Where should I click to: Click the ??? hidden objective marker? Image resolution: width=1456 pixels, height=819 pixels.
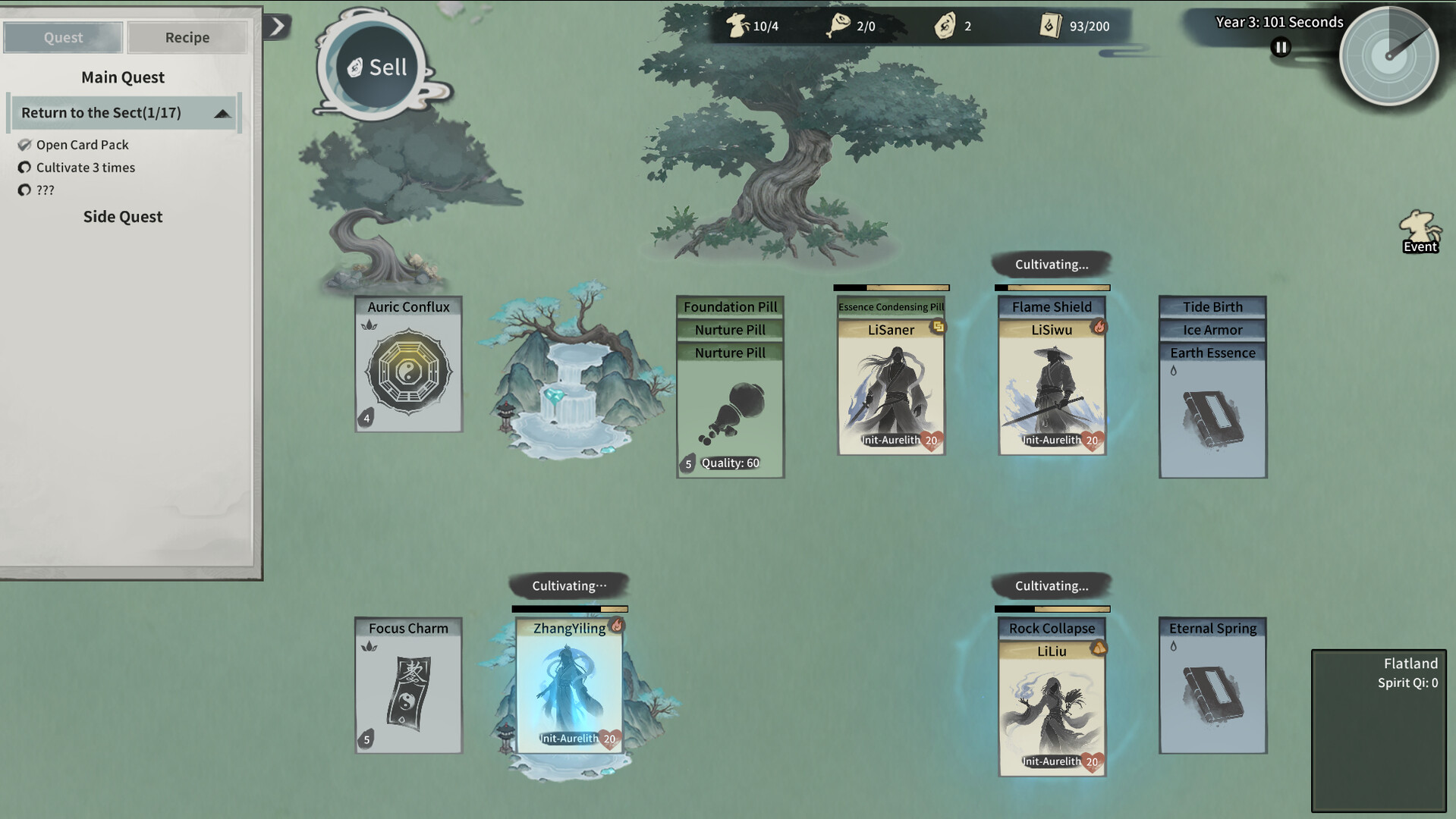click(x=25, y=190)
